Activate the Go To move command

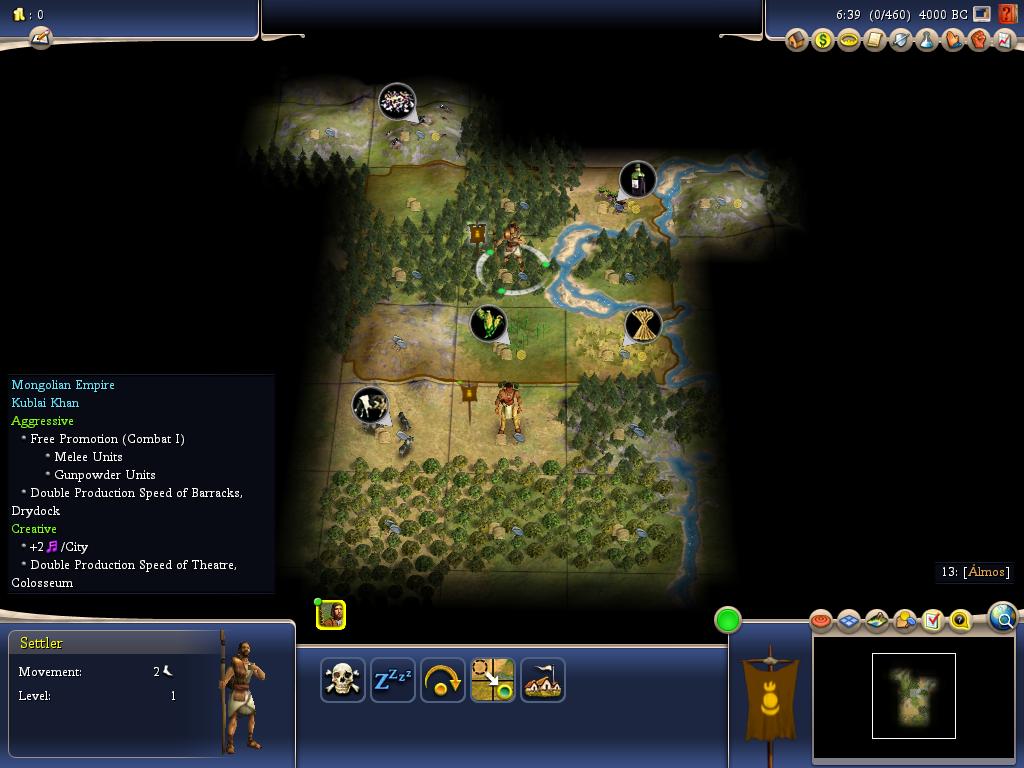point(493,680)
